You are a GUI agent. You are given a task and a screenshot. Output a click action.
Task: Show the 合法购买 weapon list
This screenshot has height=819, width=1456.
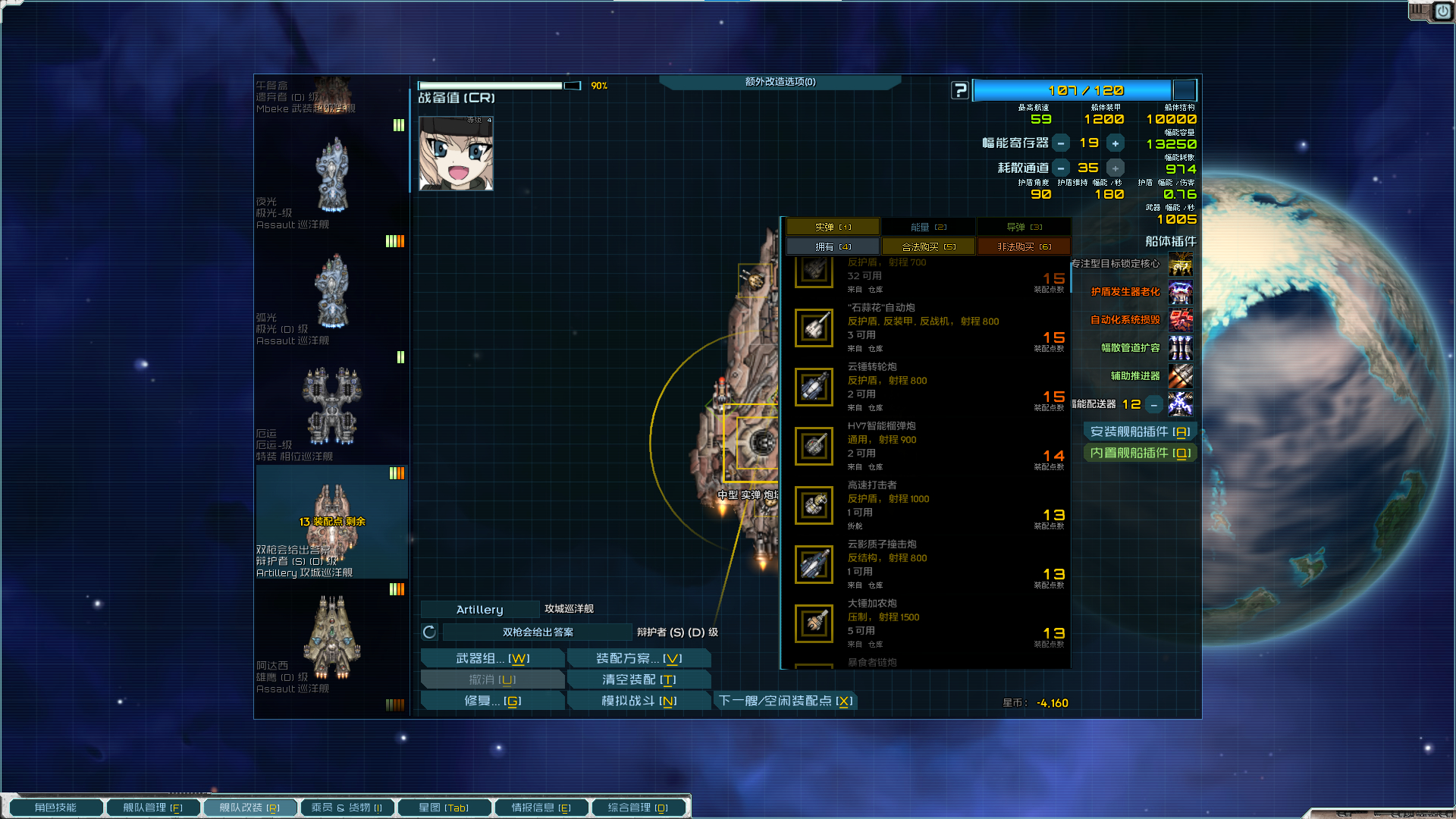pos(928,246)
